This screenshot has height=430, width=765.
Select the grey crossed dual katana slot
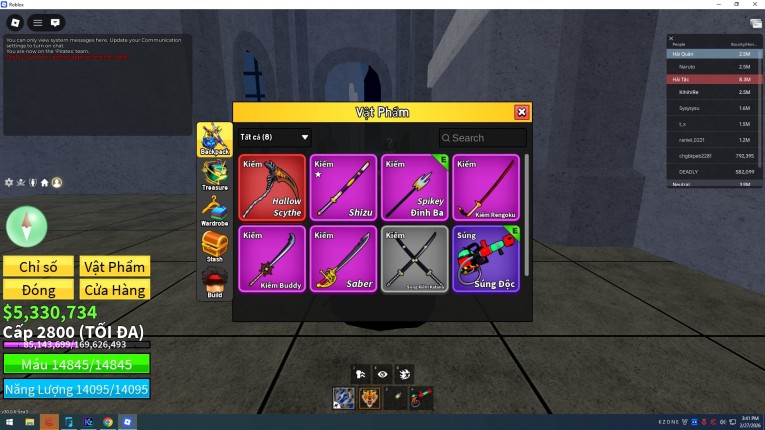click(x=415, y=259)
